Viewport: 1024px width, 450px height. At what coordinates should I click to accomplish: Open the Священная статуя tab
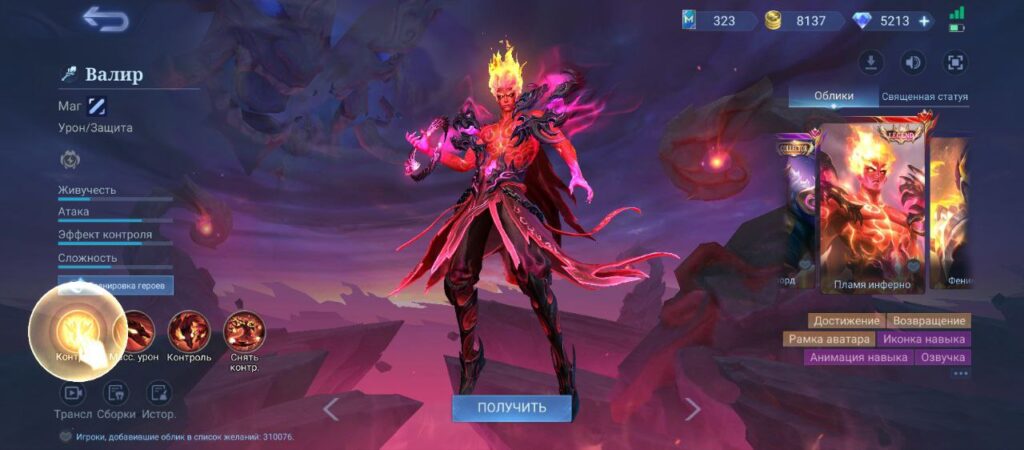click(924, 97)
